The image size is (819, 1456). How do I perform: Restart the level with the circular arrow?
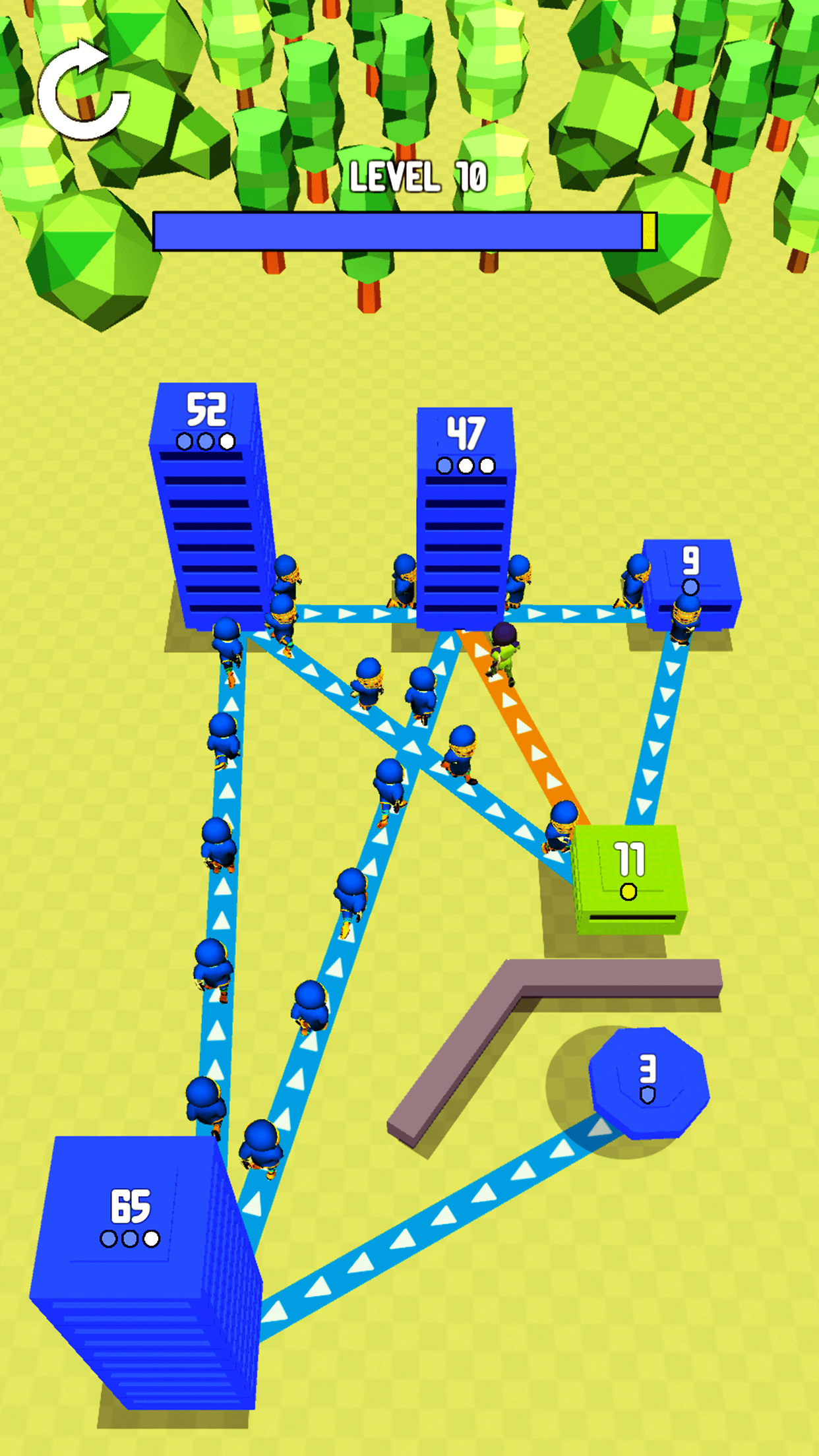[x=83, y=92]
